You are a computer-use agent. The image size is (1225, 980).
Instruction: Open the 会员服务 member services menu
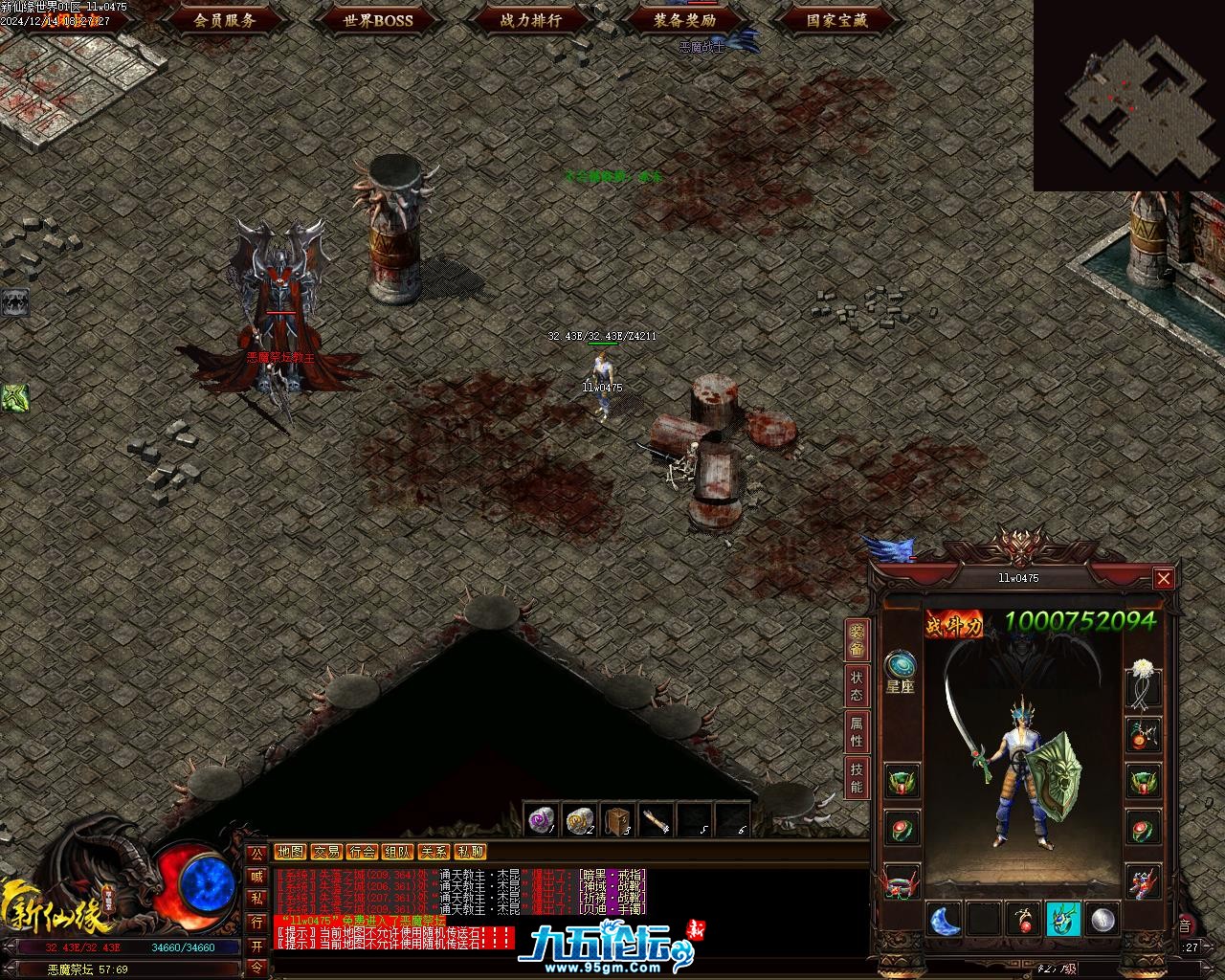225,19
